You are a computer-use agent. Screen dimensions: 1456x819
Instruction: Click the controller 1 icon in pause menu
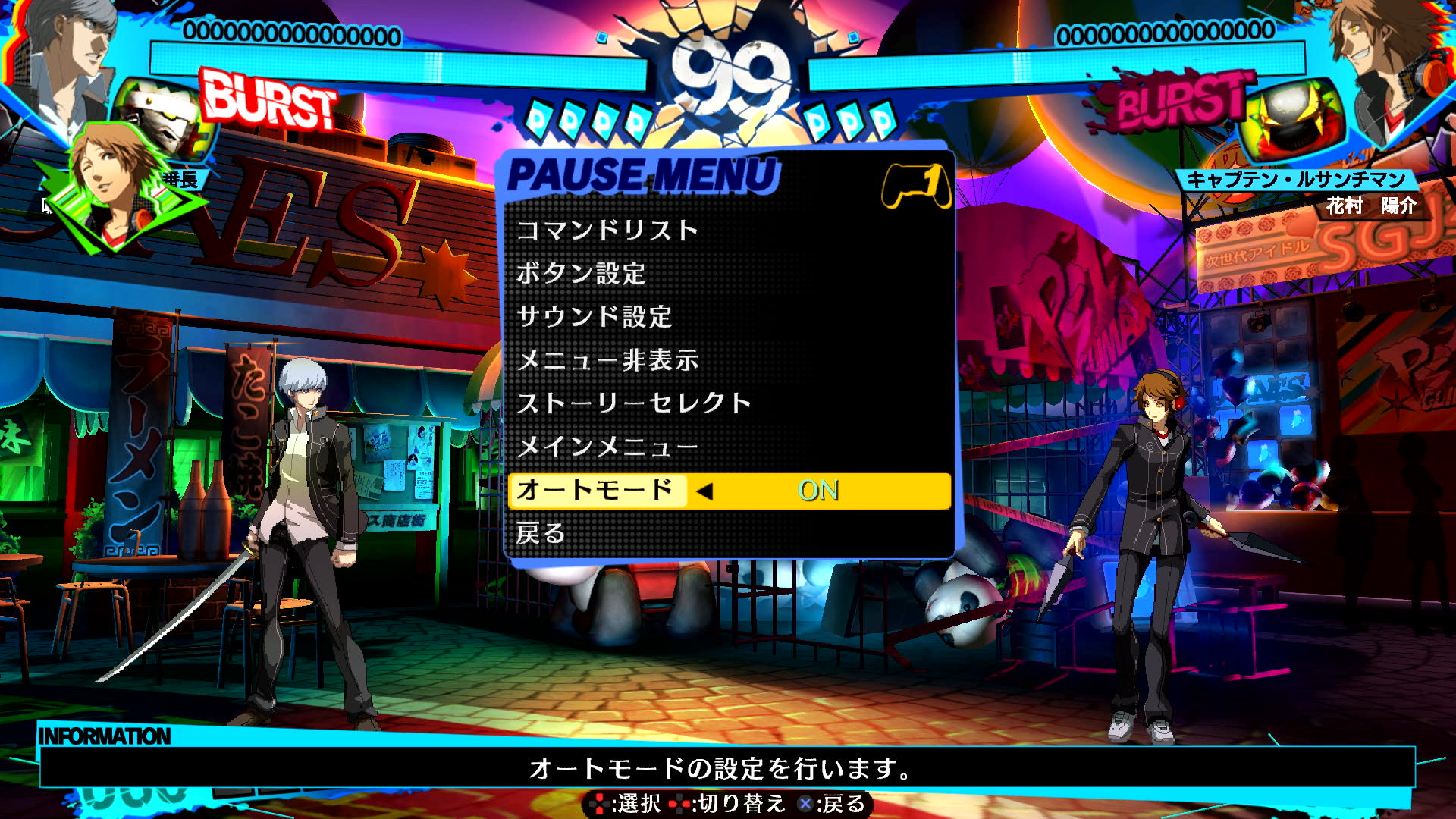(x=915, y=184)
